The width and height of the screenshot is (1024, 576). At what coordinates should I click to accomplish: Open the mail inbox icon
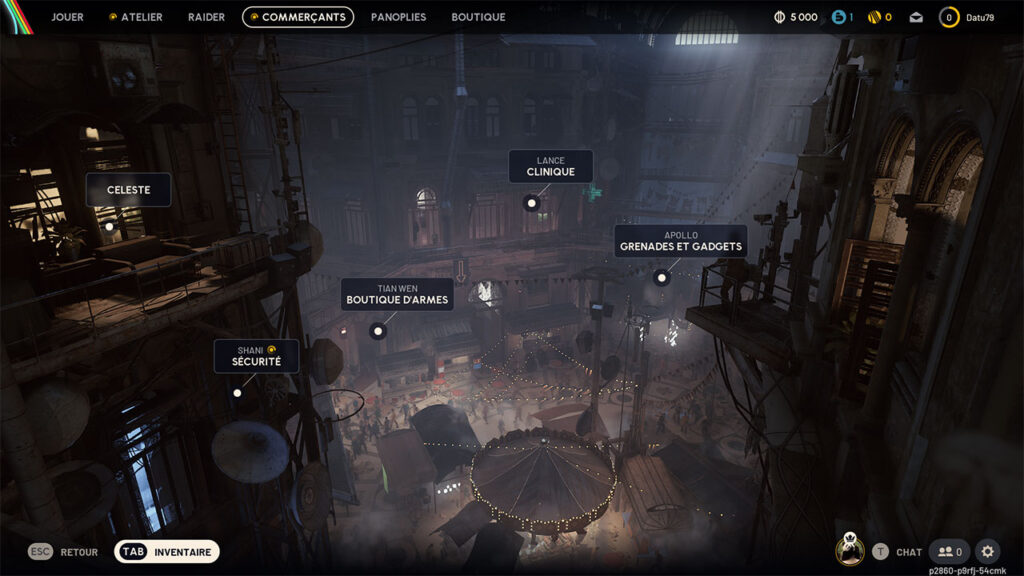click(x=916, y=17)
